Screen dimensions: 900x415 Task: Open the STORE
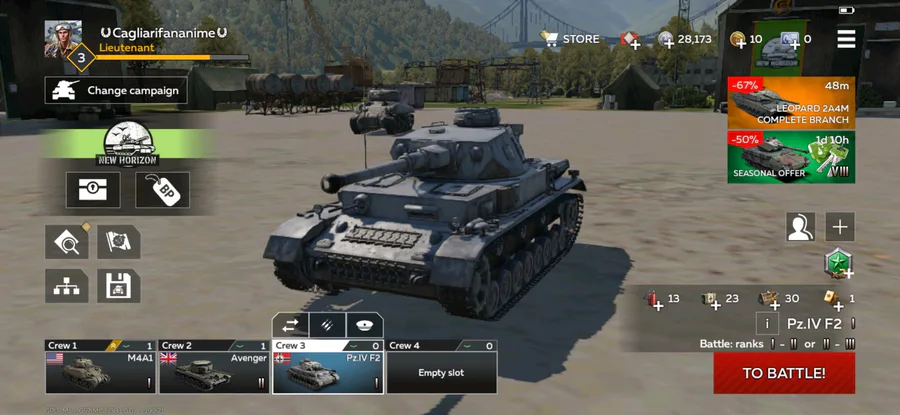tap(571, 39)
